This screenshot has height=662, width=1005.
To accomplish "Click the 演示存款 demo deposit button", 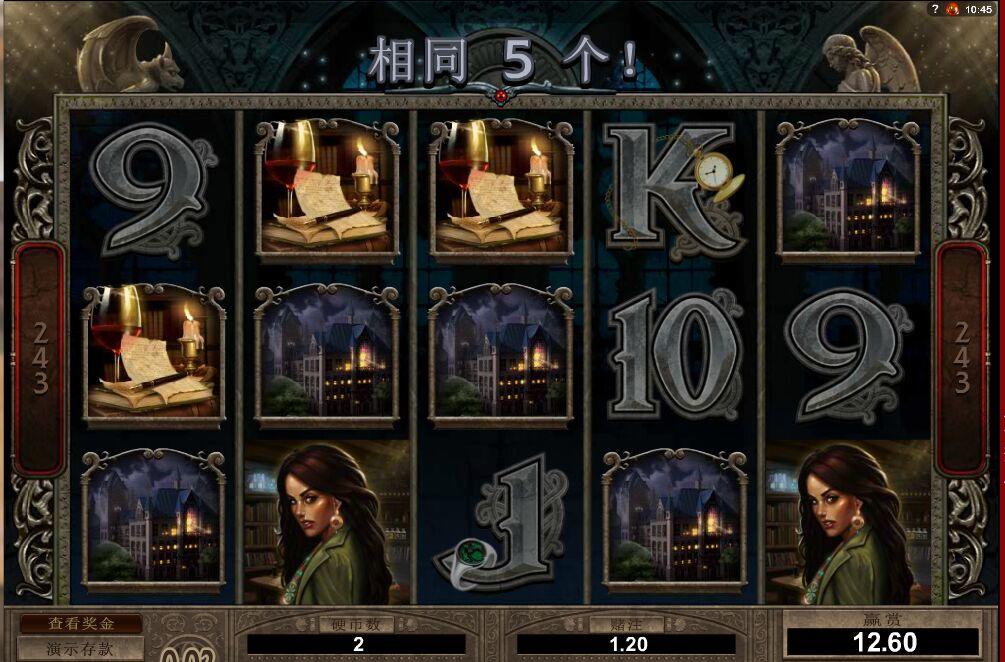I will click(x=81, y=649).
